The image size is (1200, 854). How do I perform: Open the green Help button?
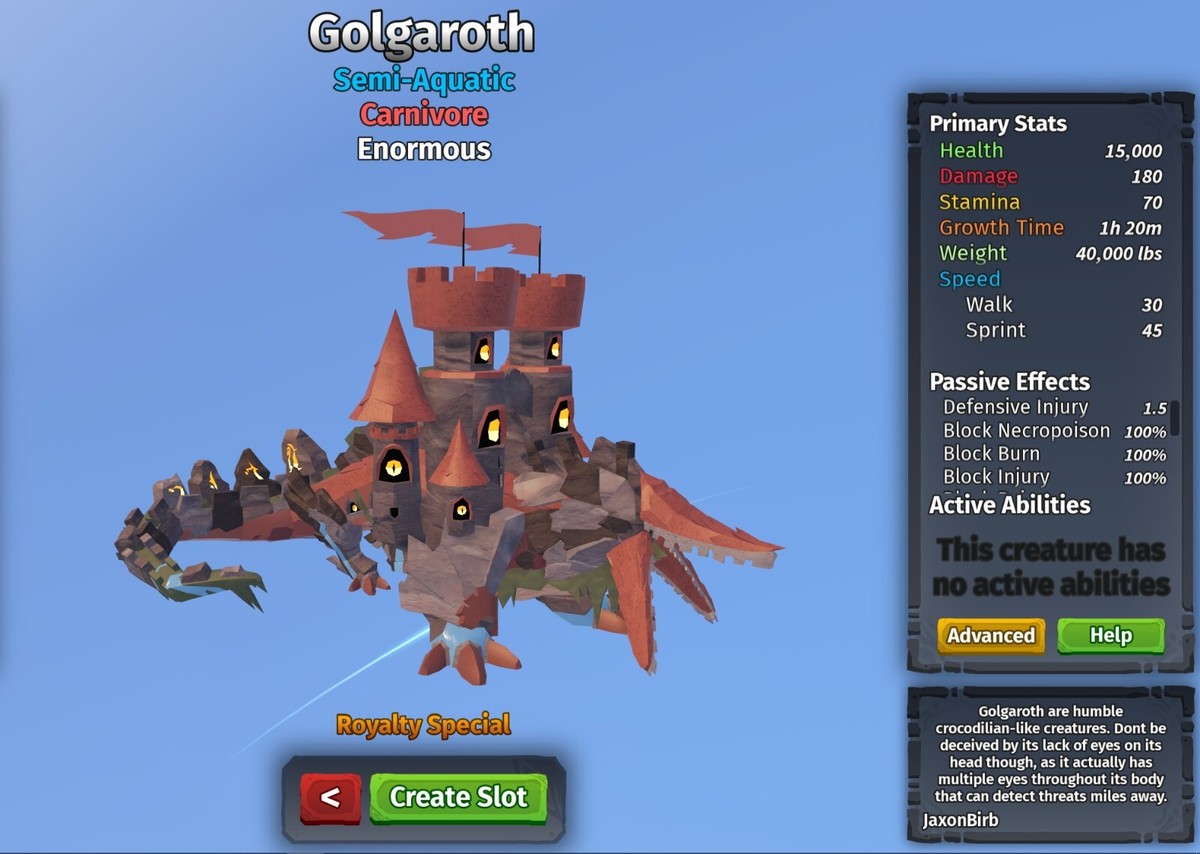1110,636
